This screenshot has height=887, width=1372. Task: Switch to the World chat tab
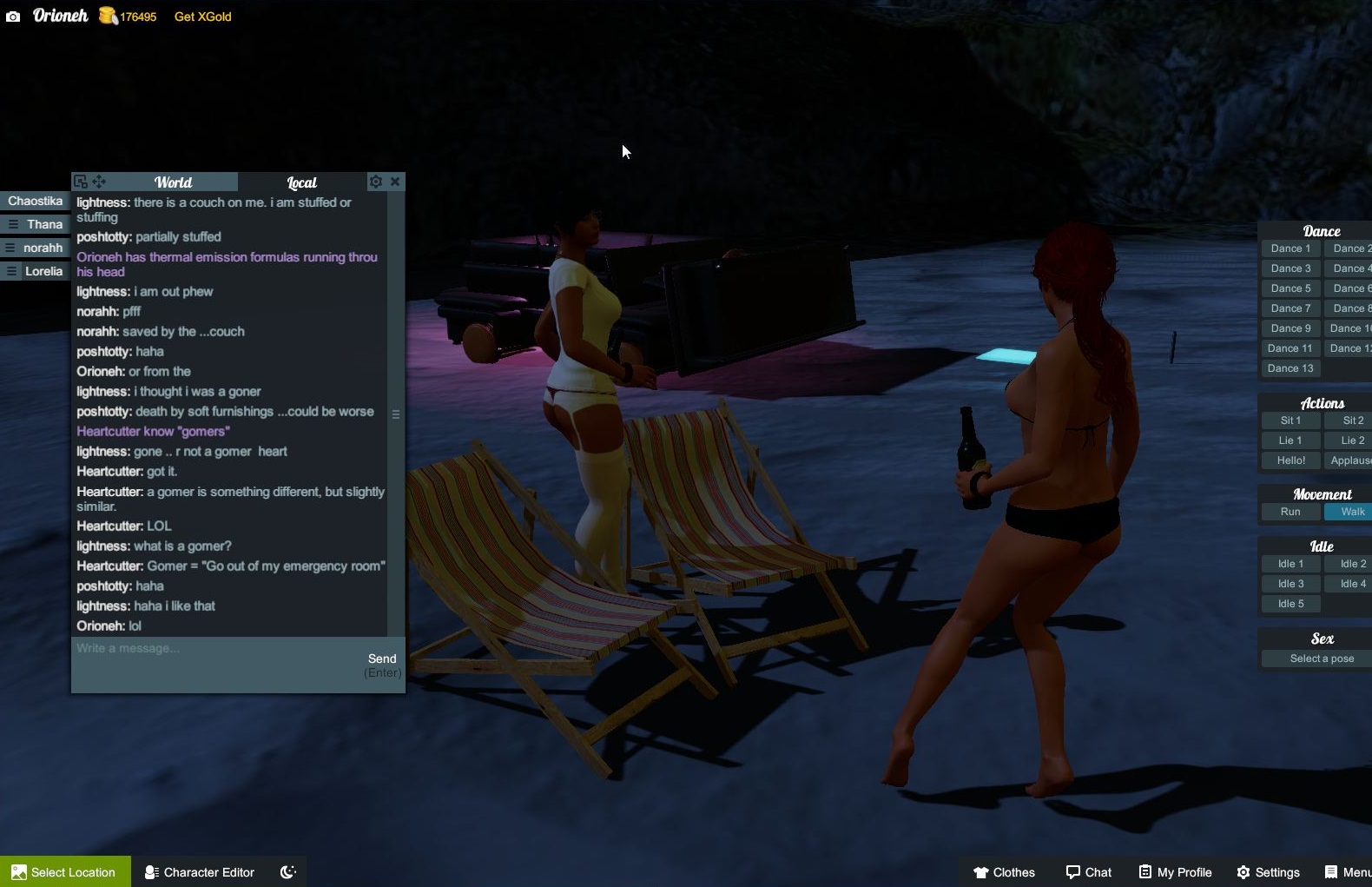tap(173, 182)
